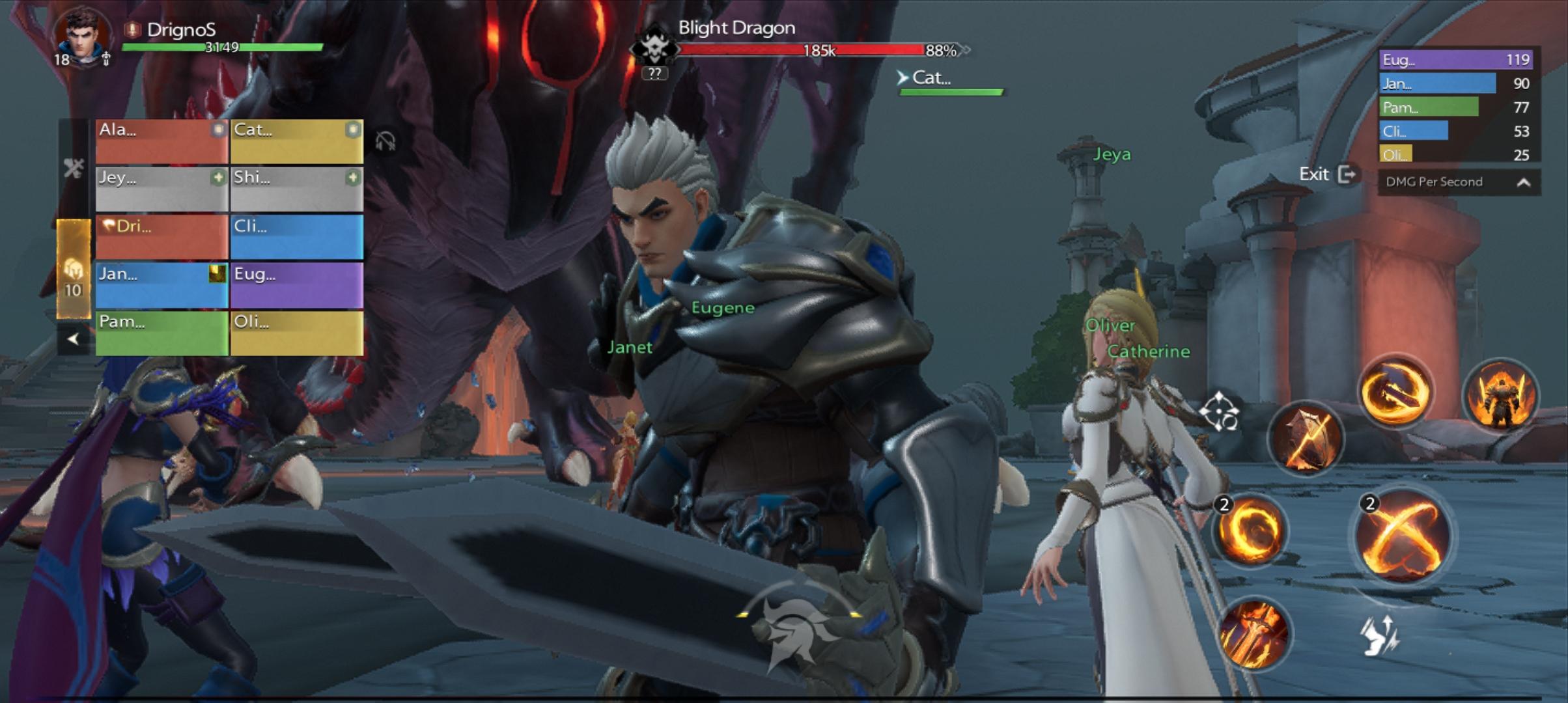Screen dimensions: 1568x703
Task: Tap the target switch crosshair icon
Action: pos(1218,411)
